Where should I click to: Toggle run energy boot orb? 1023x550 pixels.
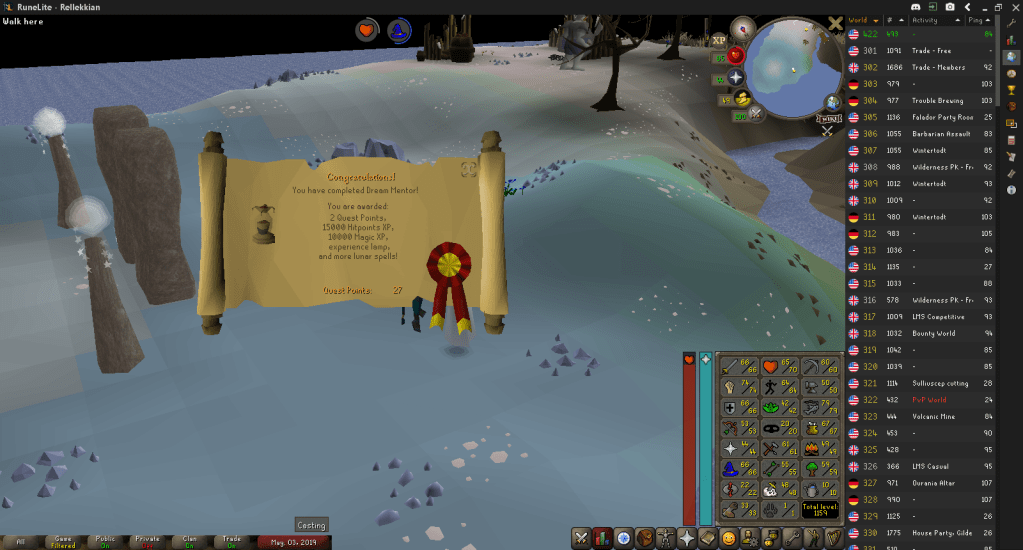(x=740, y=98)
